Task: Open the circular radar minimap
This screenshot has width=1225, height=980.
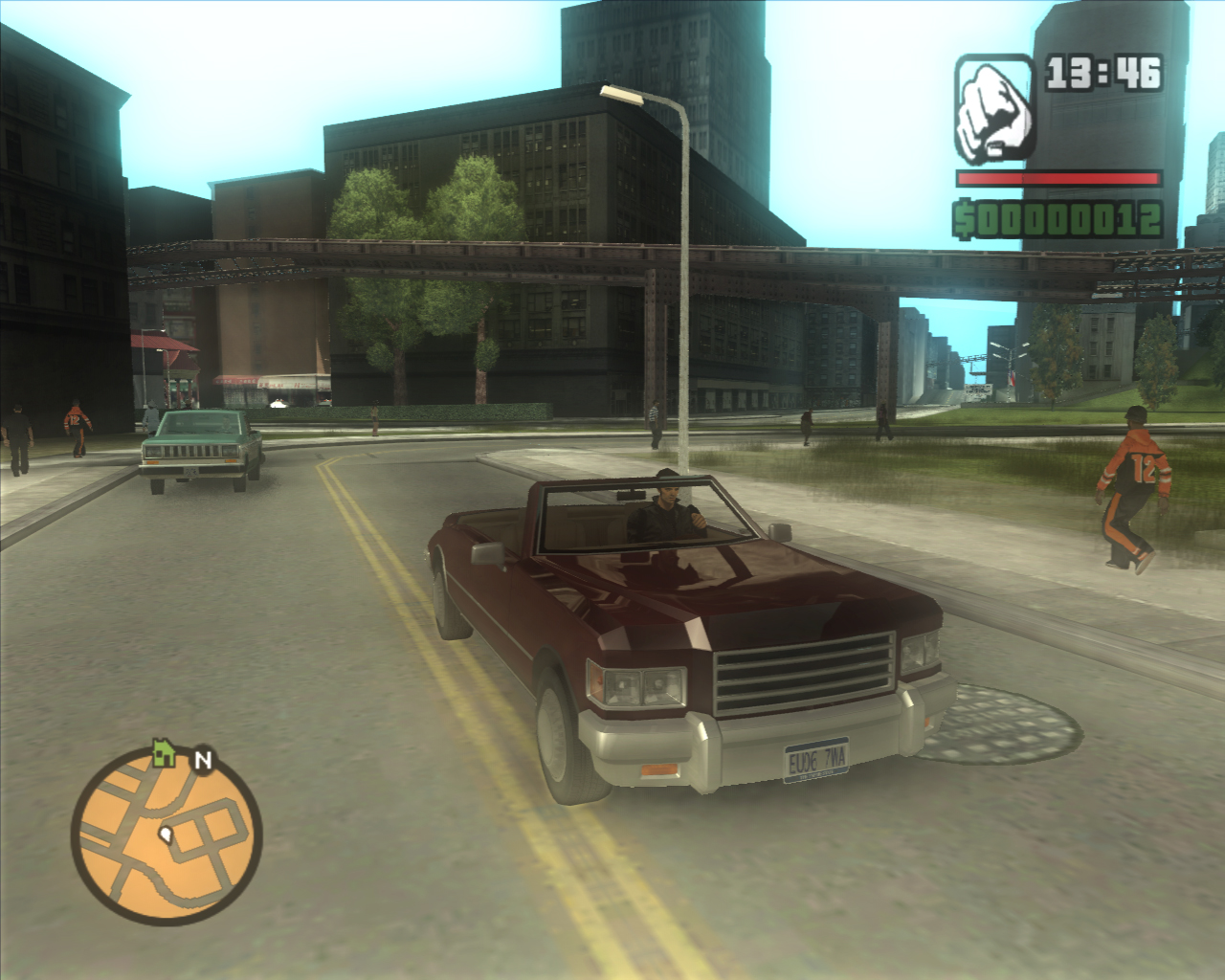Action: (166, 837)
